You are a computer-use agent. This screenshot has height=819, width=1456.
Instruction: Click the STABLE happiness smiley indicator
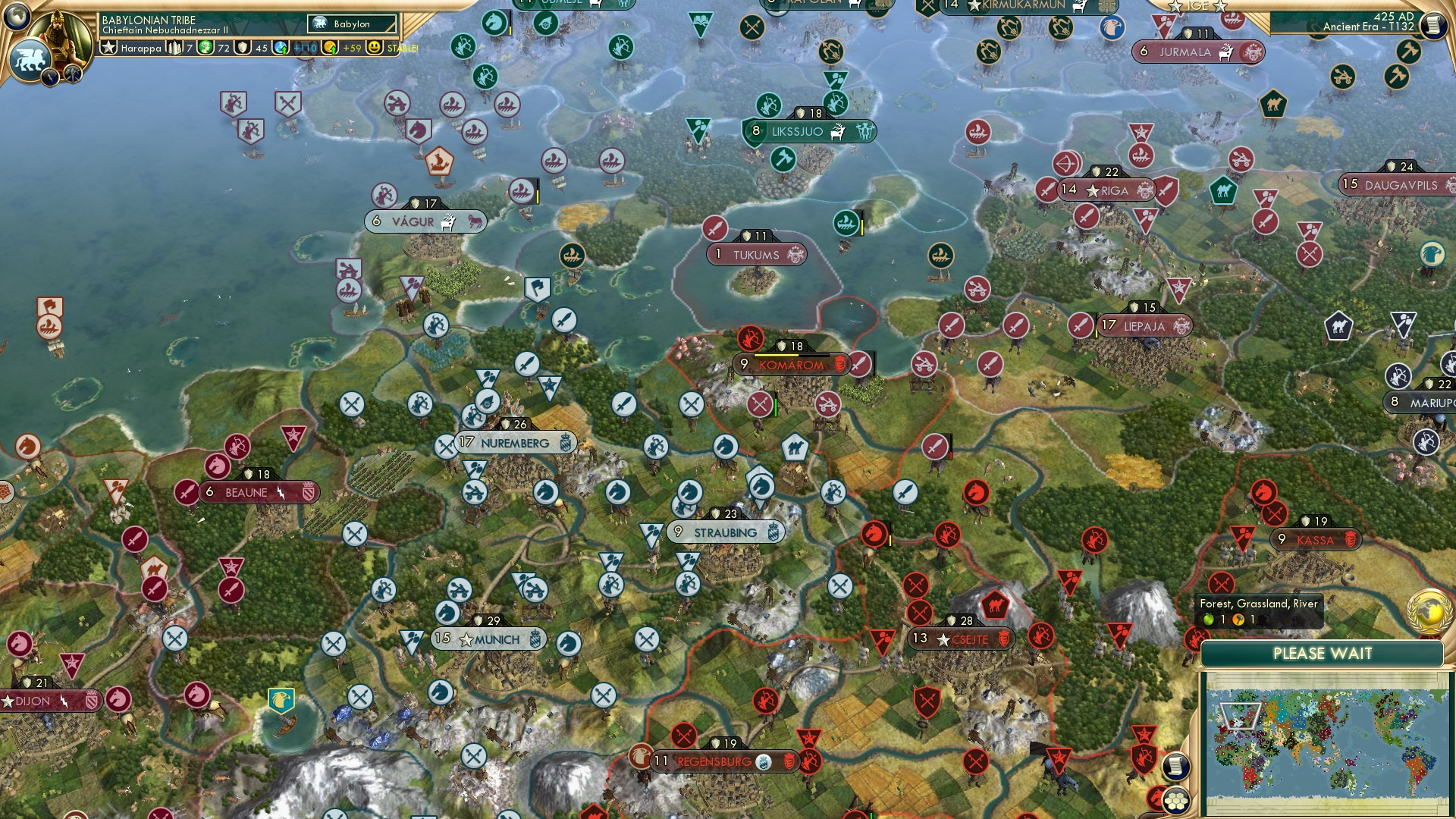(376, 47)
